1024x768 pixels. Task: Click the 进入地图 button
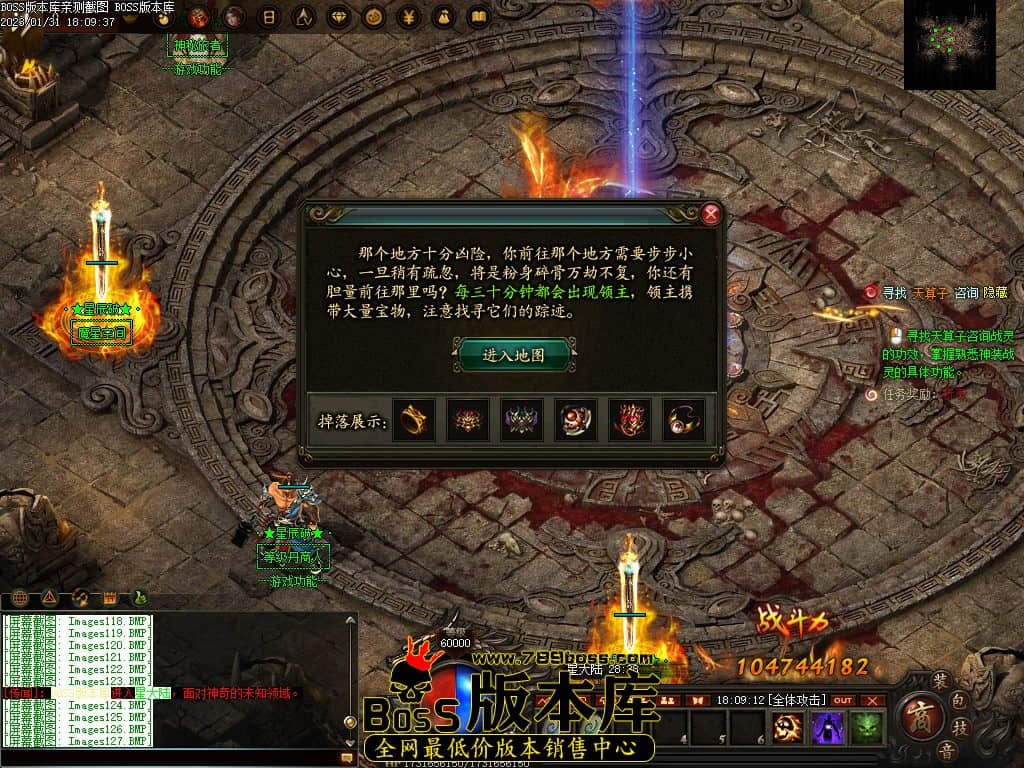514,355
